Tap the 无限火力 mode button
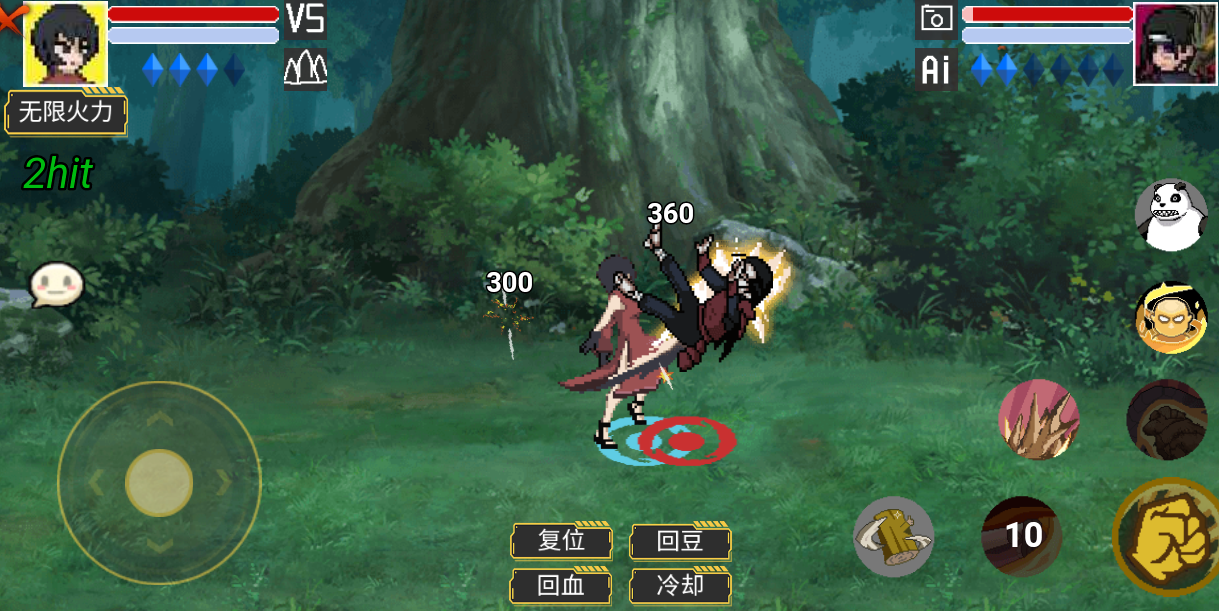The image size is (1219, 611). point(66,112)
